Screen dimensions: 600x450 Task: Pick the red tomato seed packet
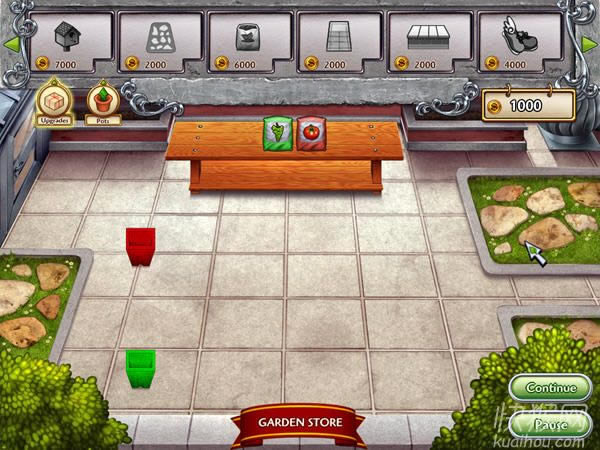point(308,133)
